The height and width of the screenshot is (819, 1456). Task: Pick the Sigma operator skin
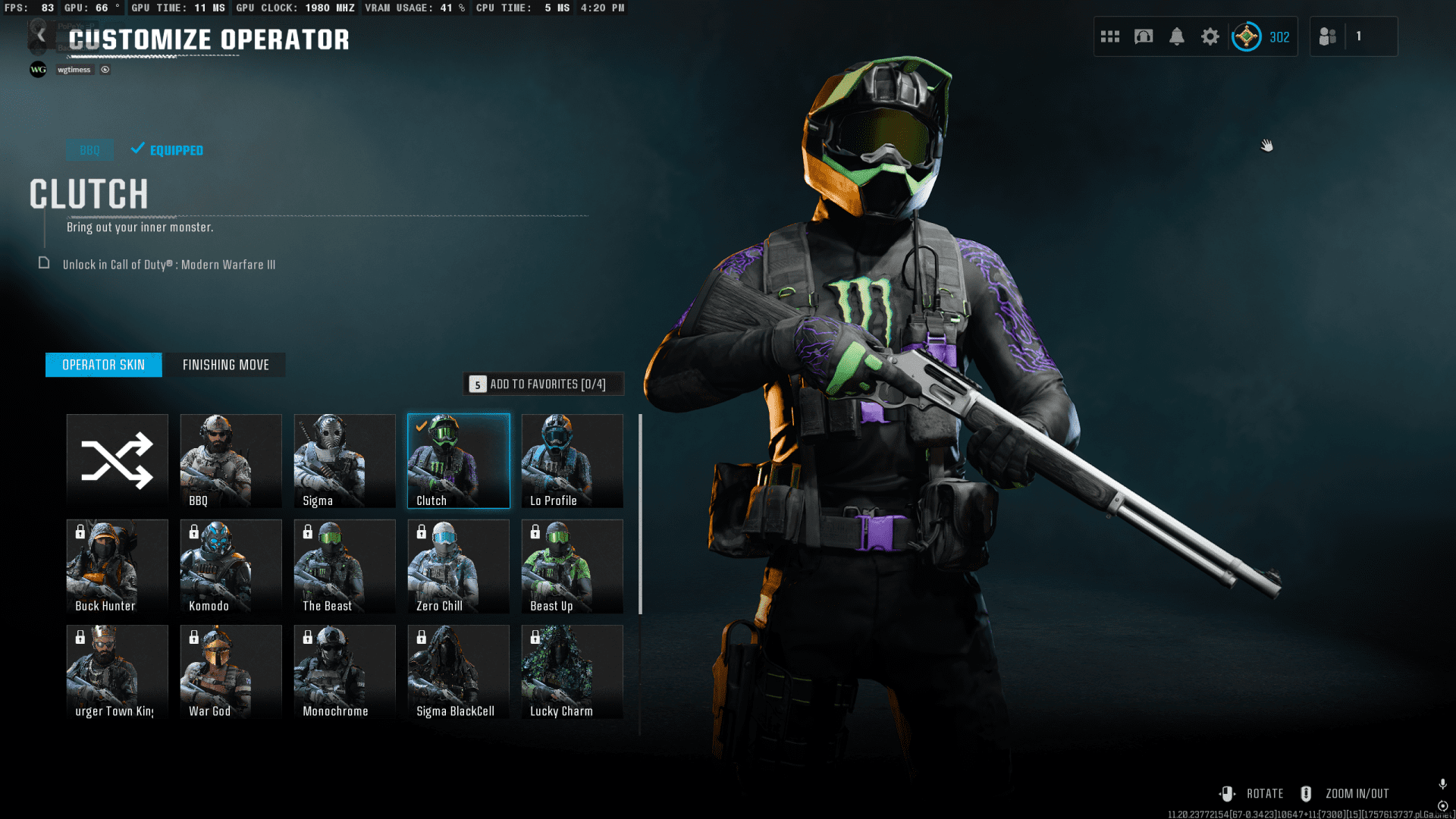345,460
